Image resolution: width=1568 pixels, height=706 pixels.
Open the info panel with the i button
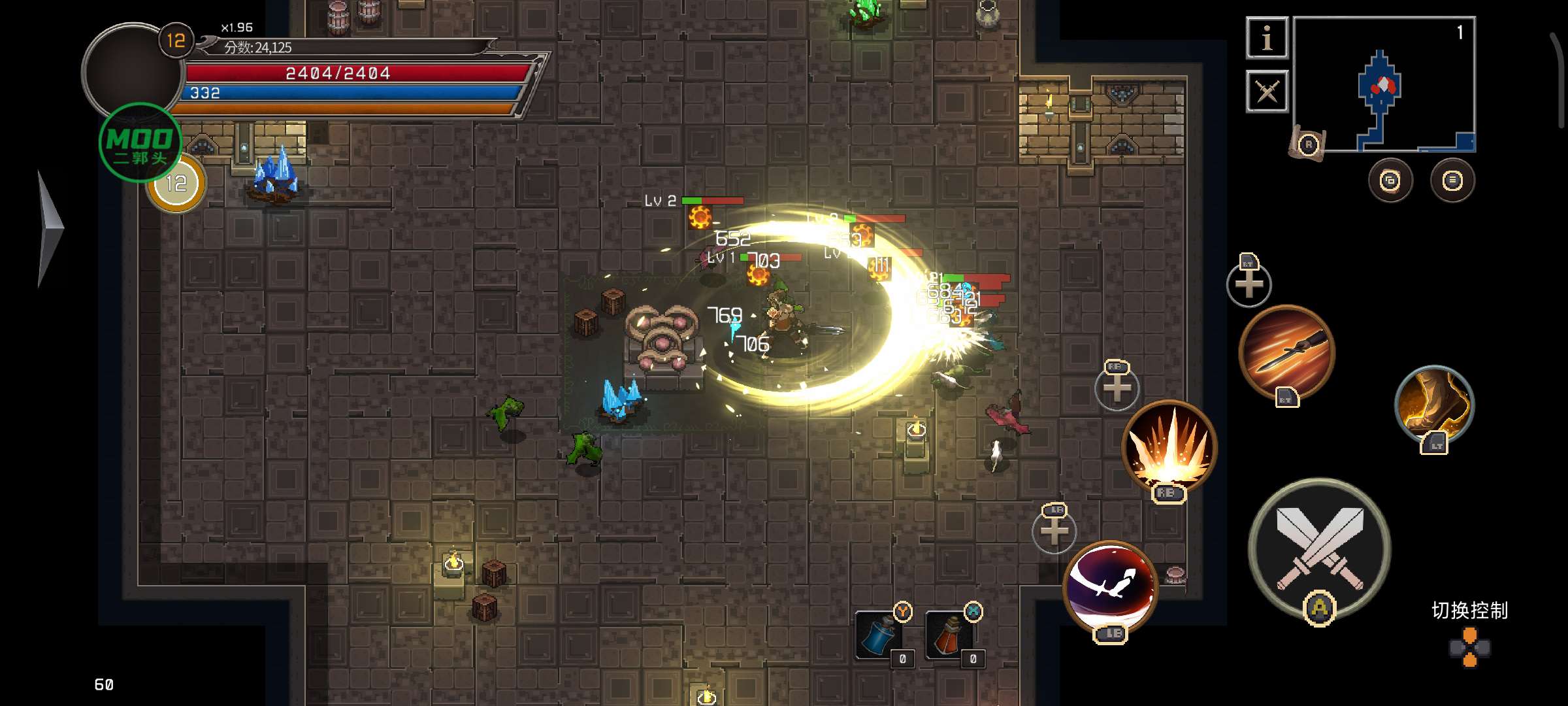tap(1267, 38)
